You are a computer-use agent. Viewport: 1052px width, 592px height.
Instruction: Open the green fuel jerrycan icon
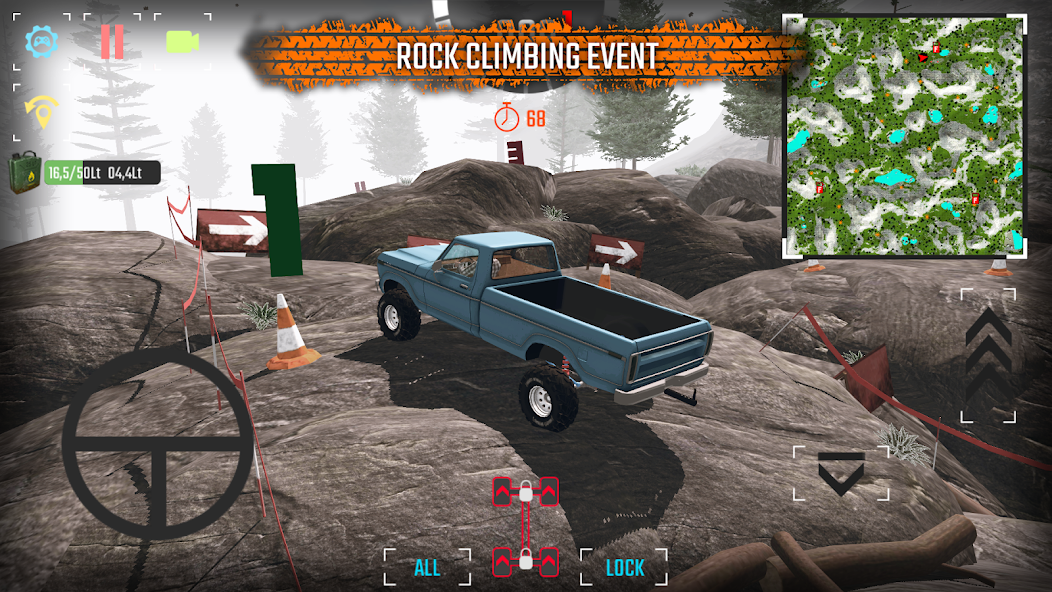(26, 173)
